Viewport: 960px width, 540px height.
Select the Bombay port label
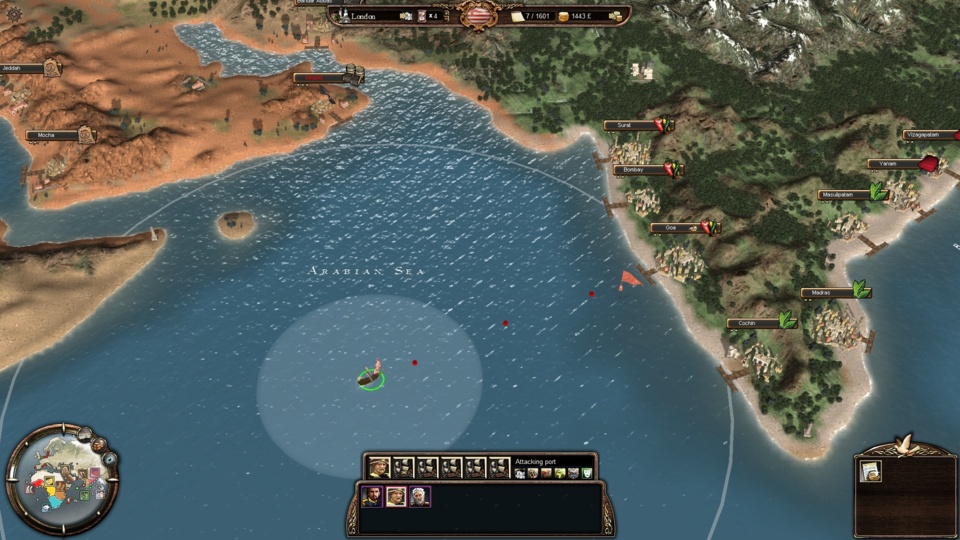(x=639, y=170)
